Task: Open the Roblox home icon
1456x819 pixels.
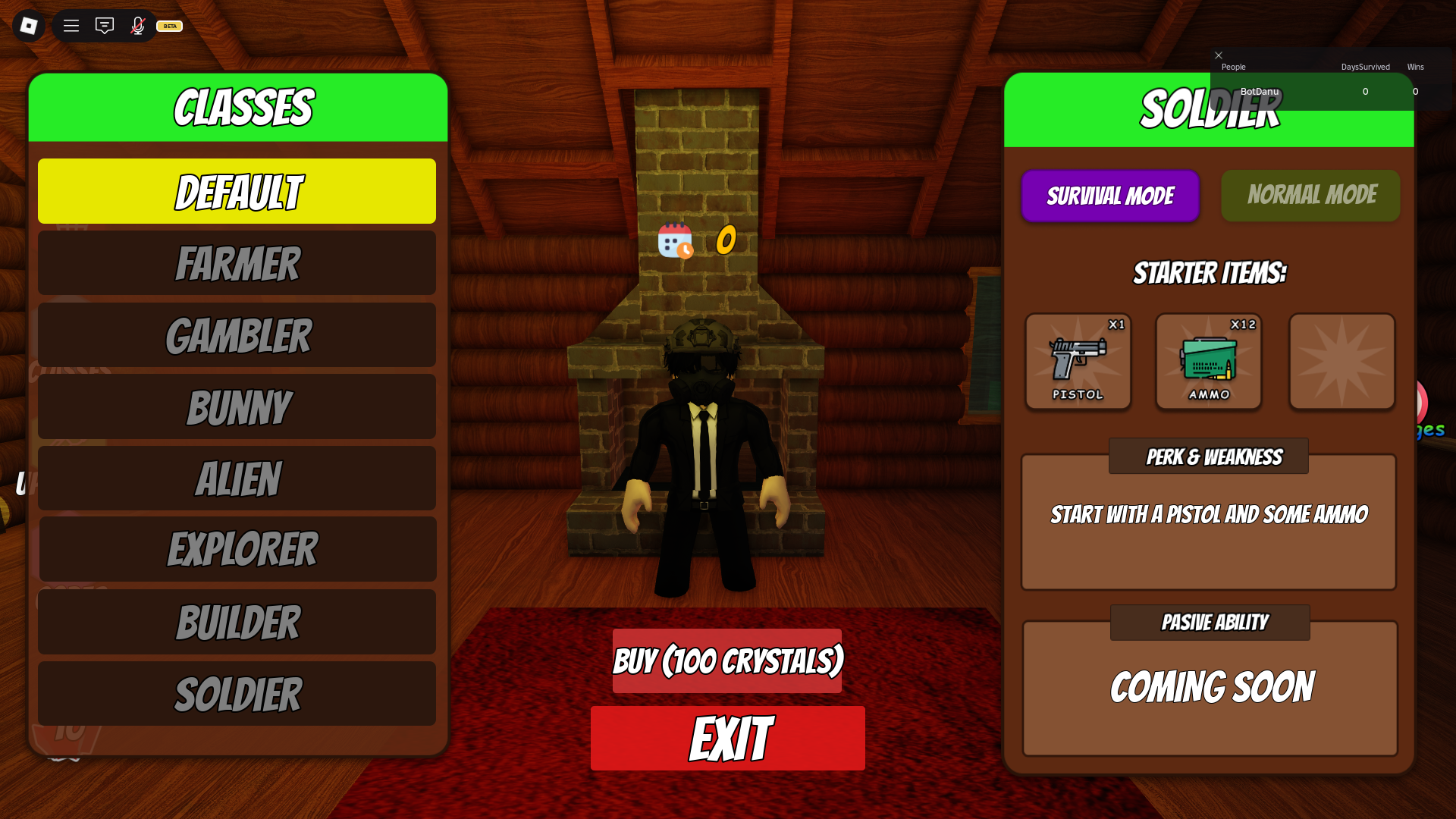Action: click(x=28, y=25)
